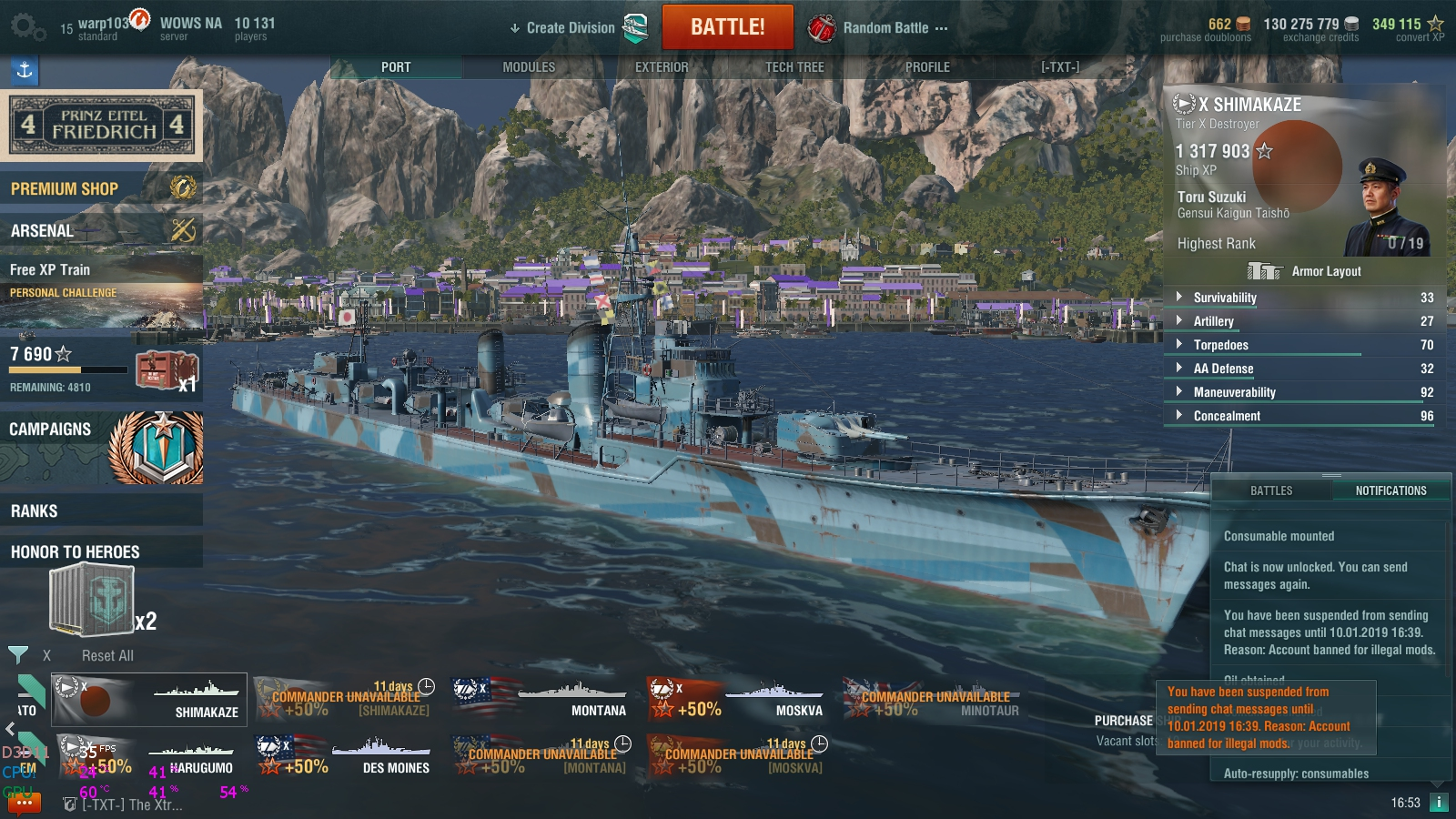Image resolution: width=1456 pixels, height=819 pixels.
Task: Show the Armor Layout view
Action: (1305, 271)
